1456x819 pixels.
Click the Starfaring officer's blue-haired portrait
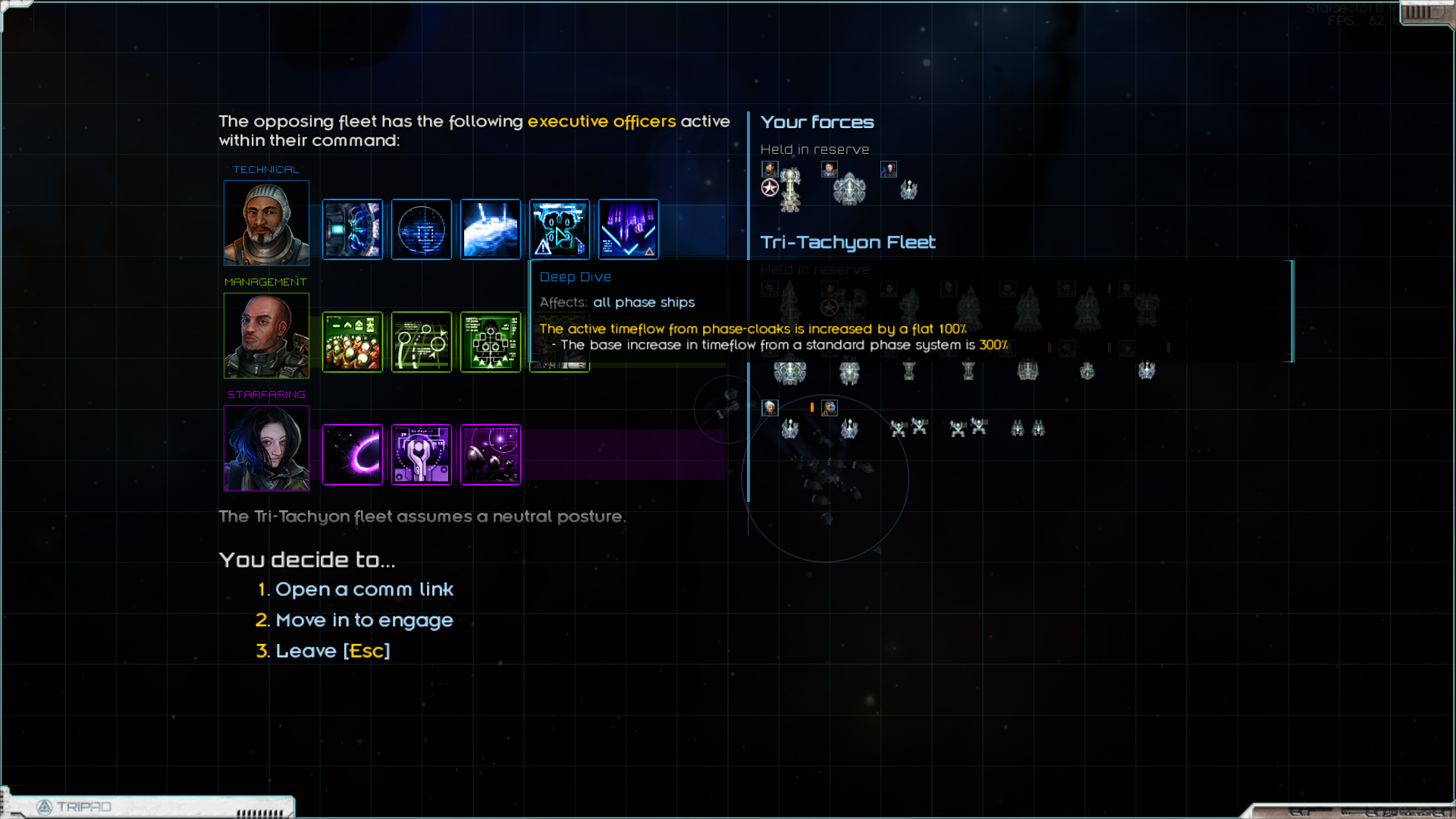click(266, 448)
